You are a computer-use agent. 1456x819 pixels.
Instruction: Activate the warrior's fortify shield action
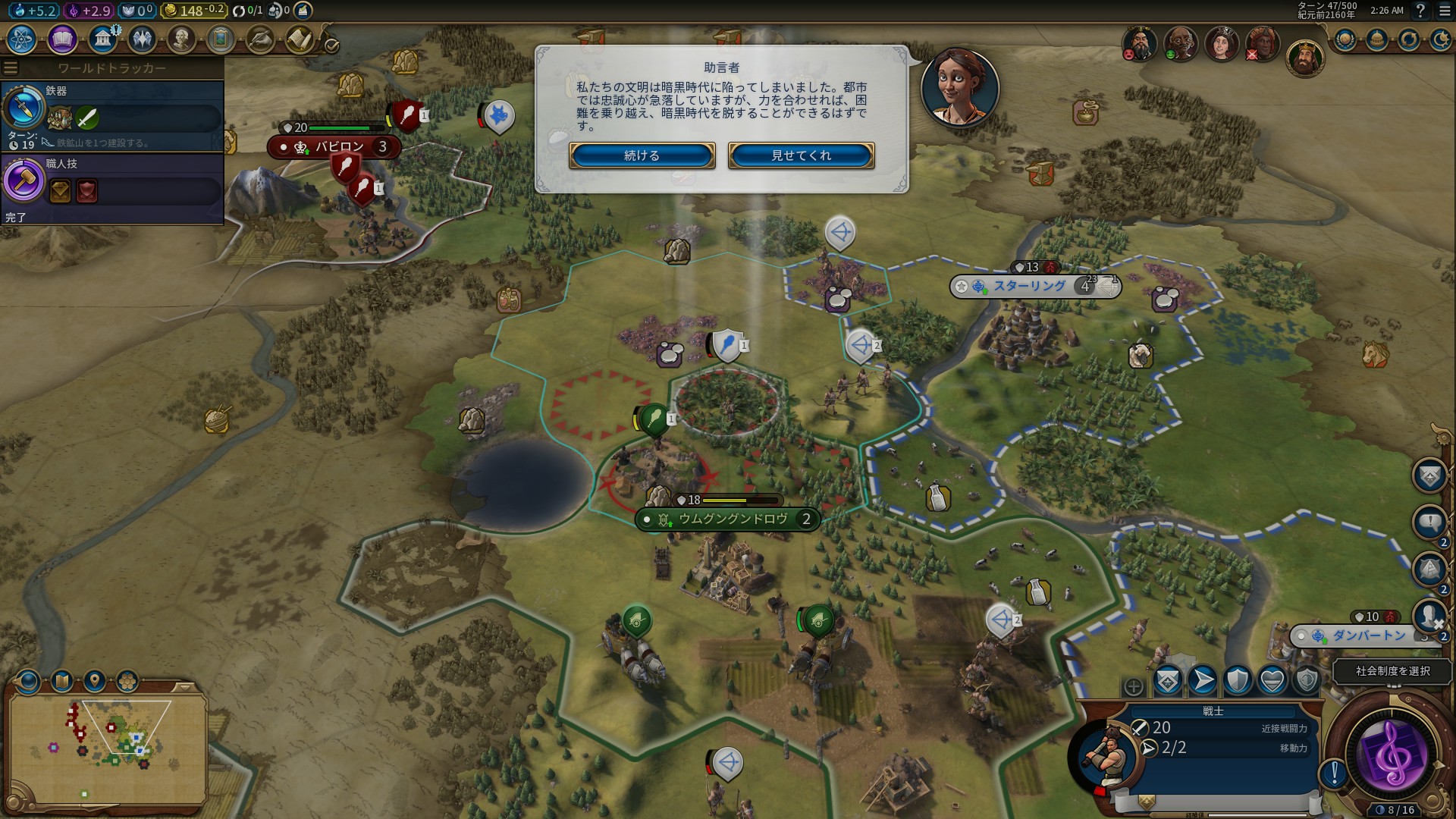[1238, 680]
